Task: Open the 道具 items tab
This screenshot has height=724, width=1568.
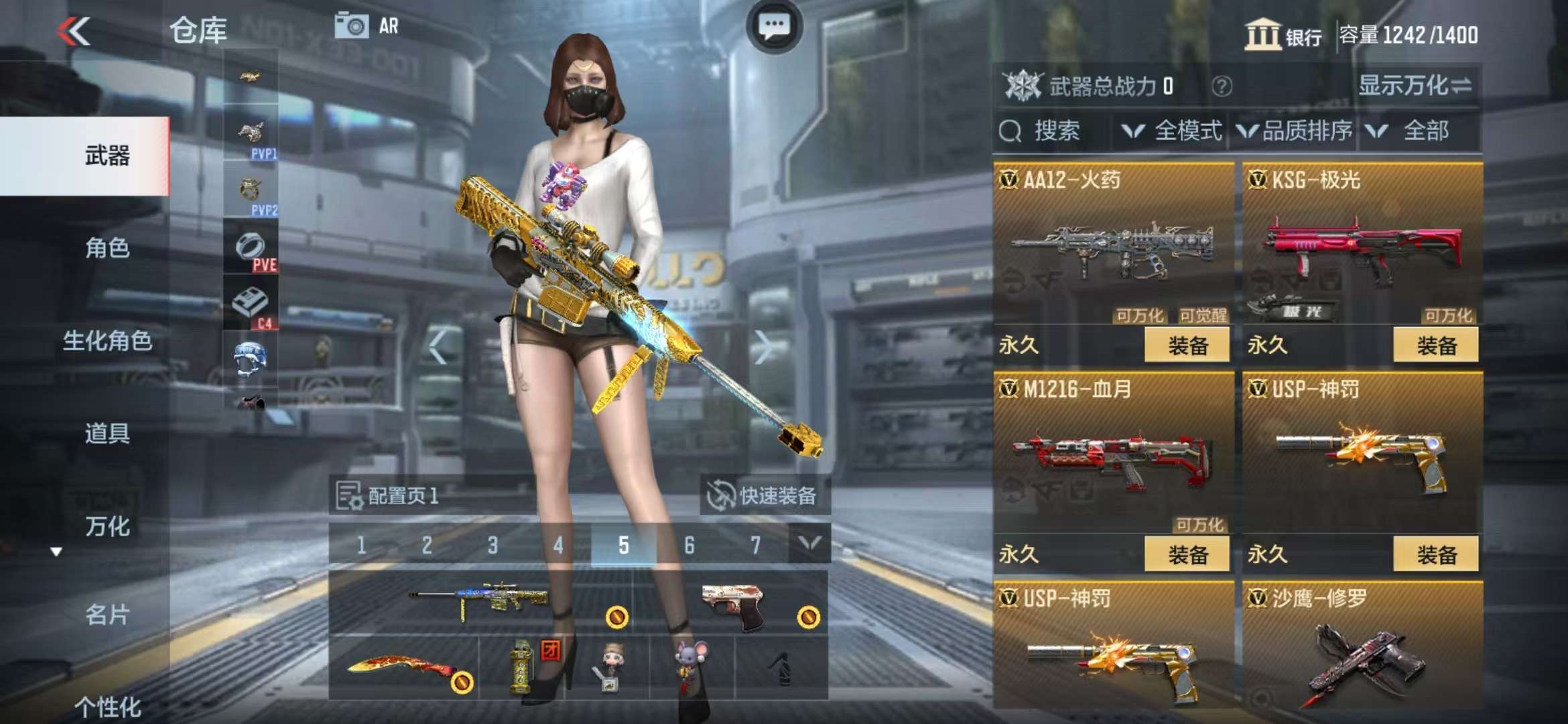Action: click(x=107, y=434)
